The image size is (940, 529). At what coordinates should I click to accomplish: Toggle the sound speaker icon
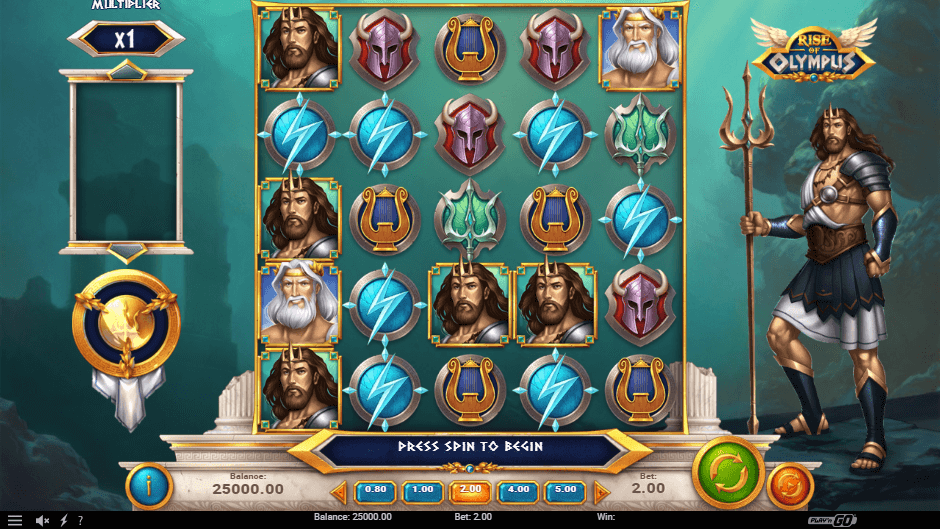(x=43, y=521)
